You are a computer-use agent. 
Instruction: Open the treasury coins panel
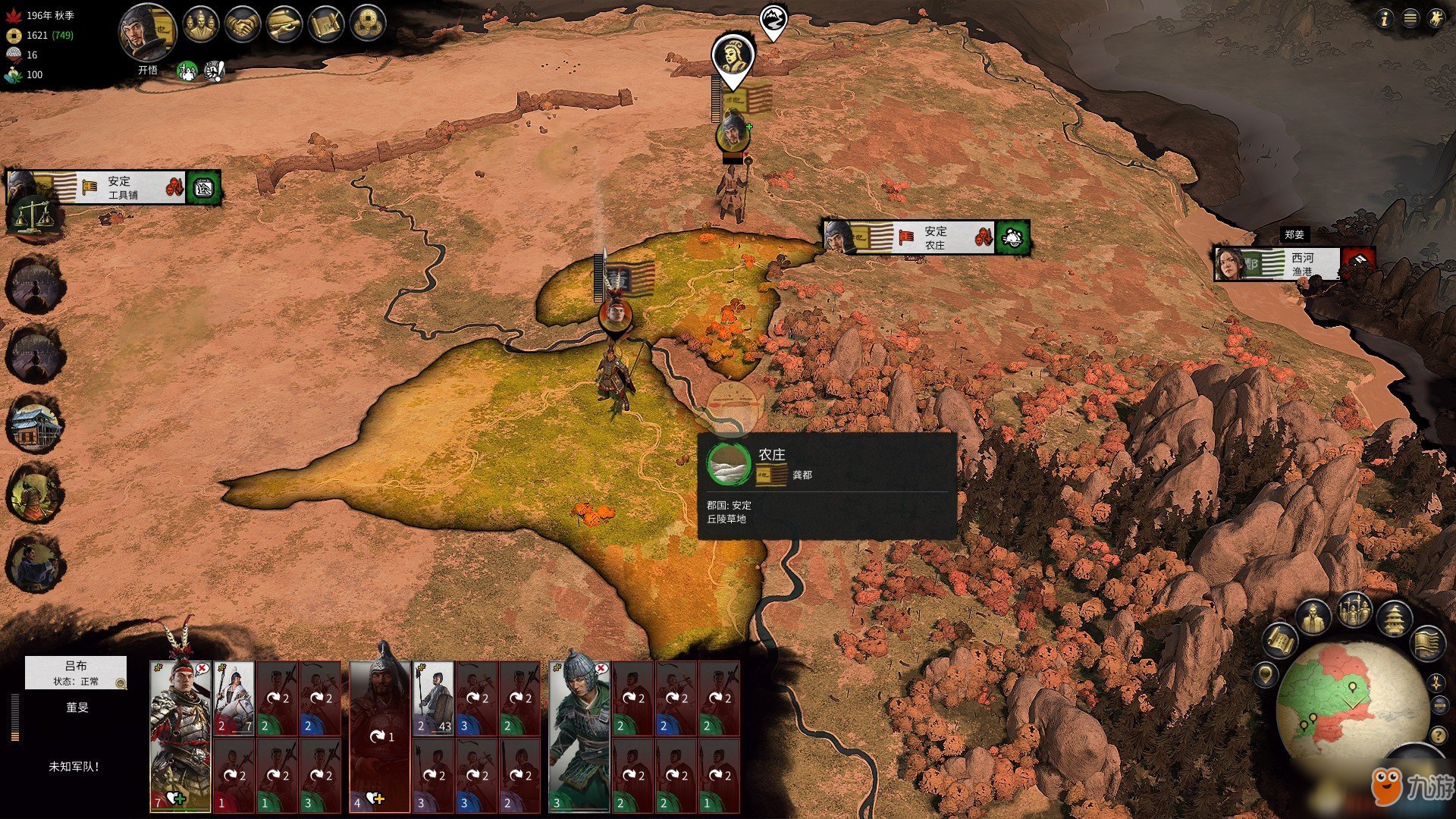[369, 25]
